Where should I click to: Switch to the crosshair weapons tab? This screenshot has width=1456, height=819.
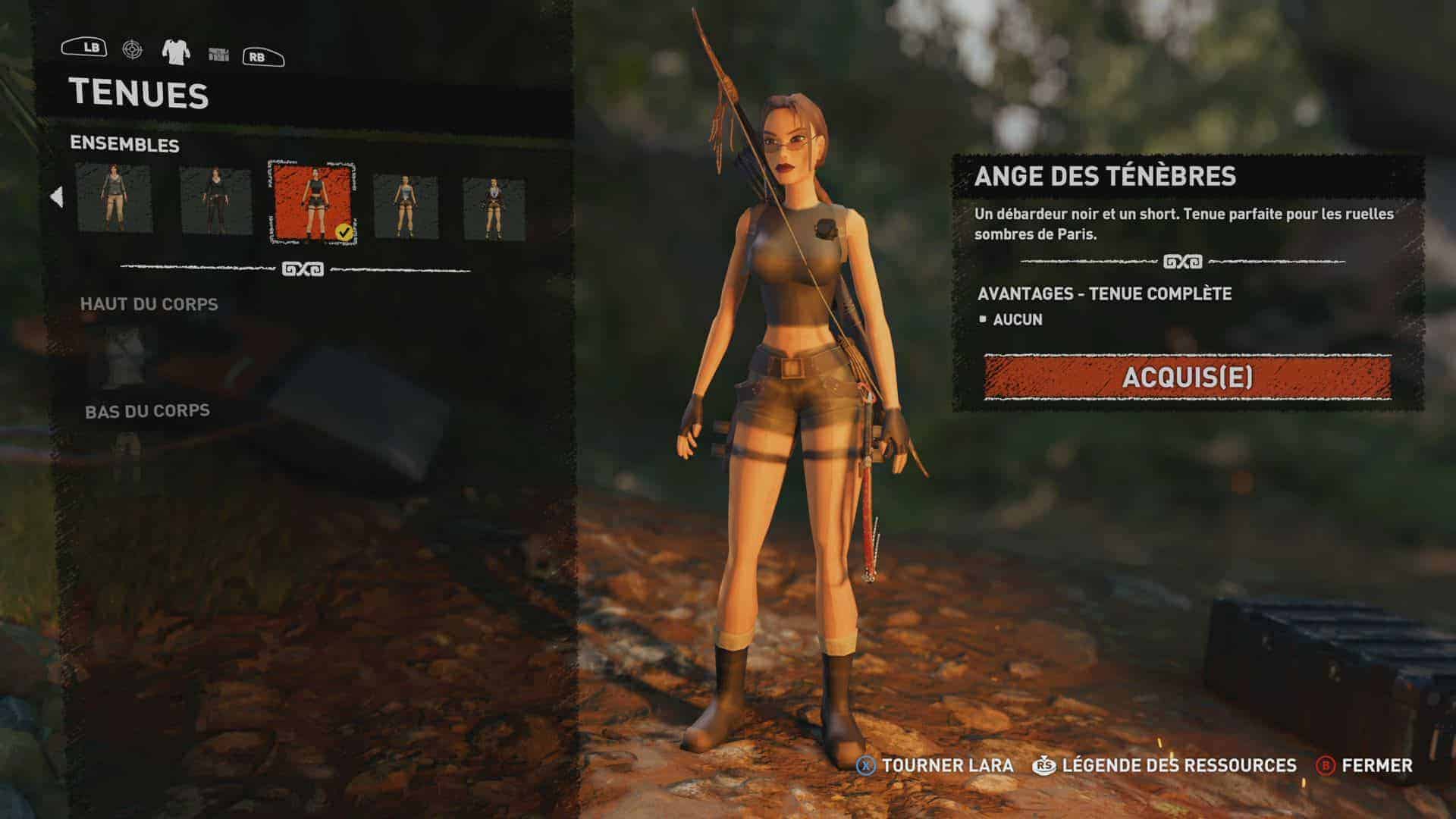click(132, 49)
